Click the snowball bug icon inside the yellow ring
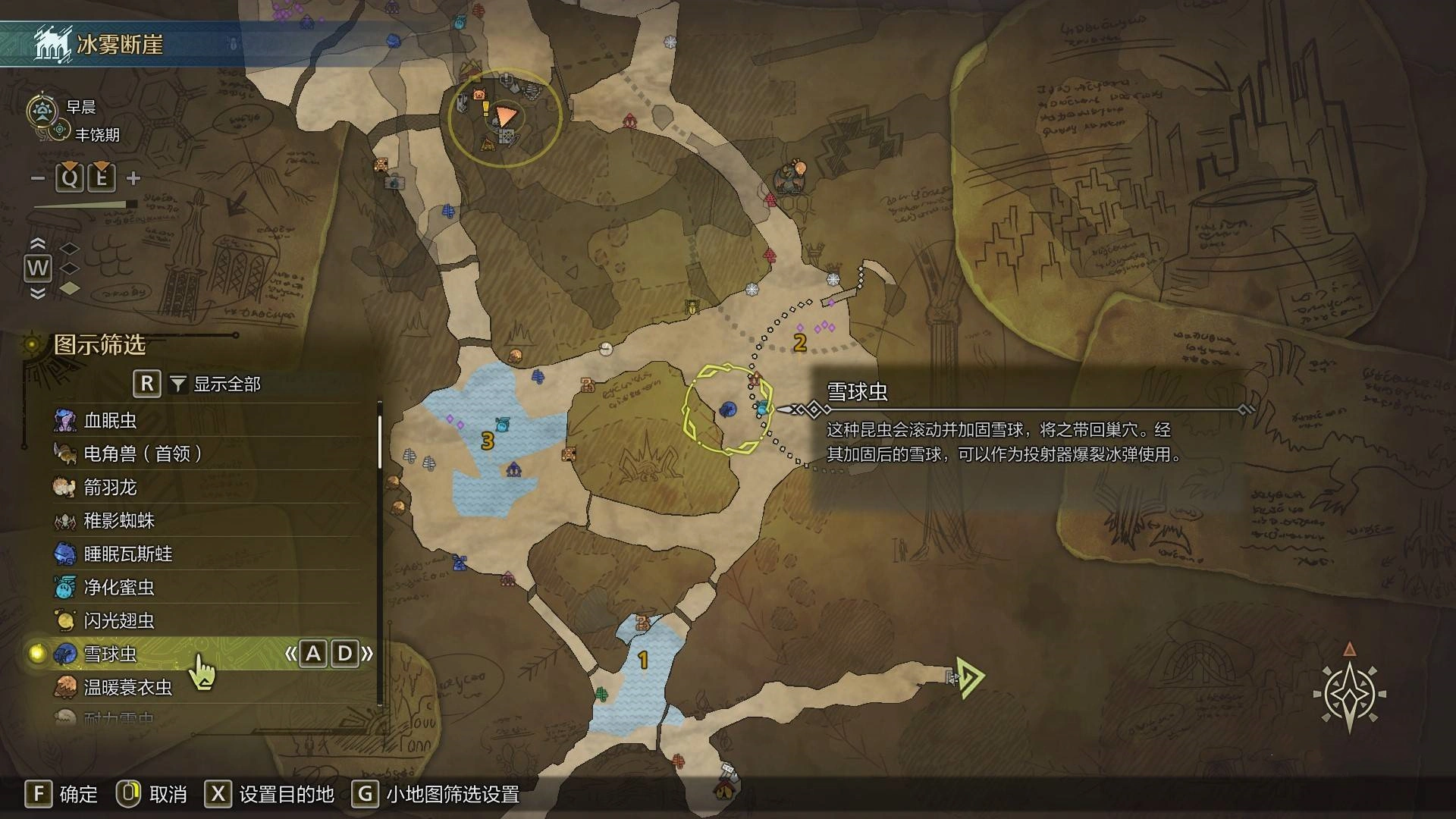The height and width of the screenshot is (819, 1456). [728, 410]
